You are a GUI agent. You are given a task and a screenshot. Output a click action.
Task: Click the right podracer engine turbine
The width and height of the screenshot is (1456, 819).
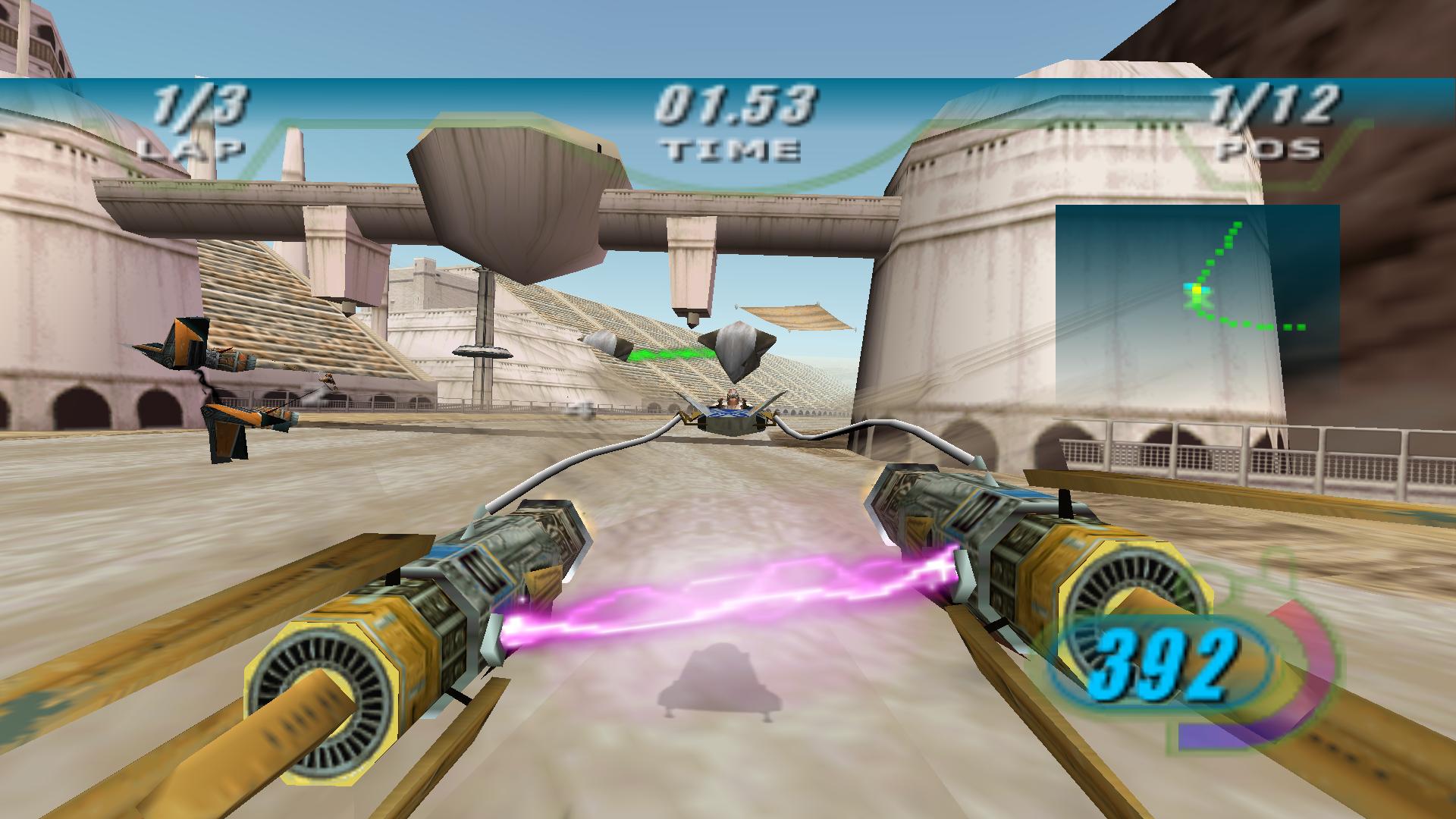click(x=1137, y=599)
